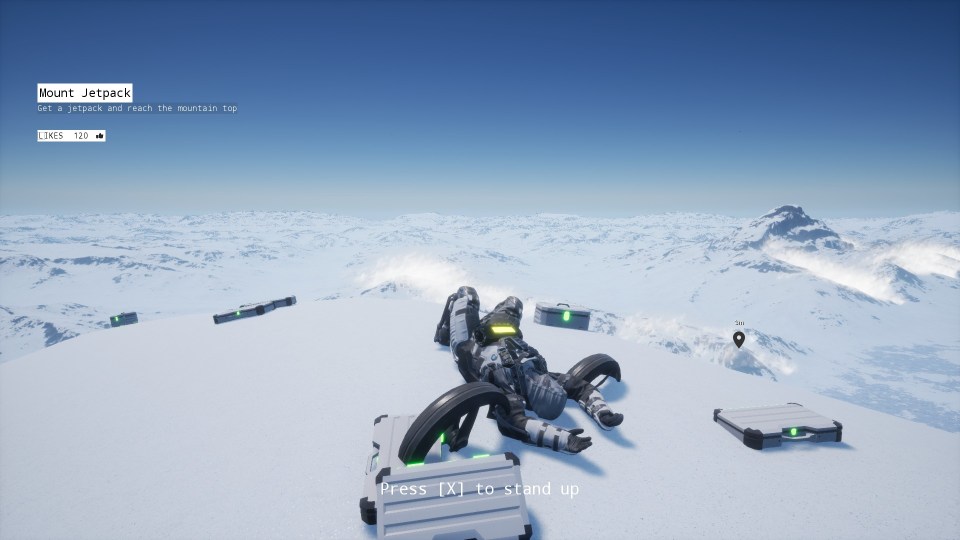The height and width of the screenshot is (540, 960).
Task: Click the black waypoint pin marker
Action: point(739,339)
